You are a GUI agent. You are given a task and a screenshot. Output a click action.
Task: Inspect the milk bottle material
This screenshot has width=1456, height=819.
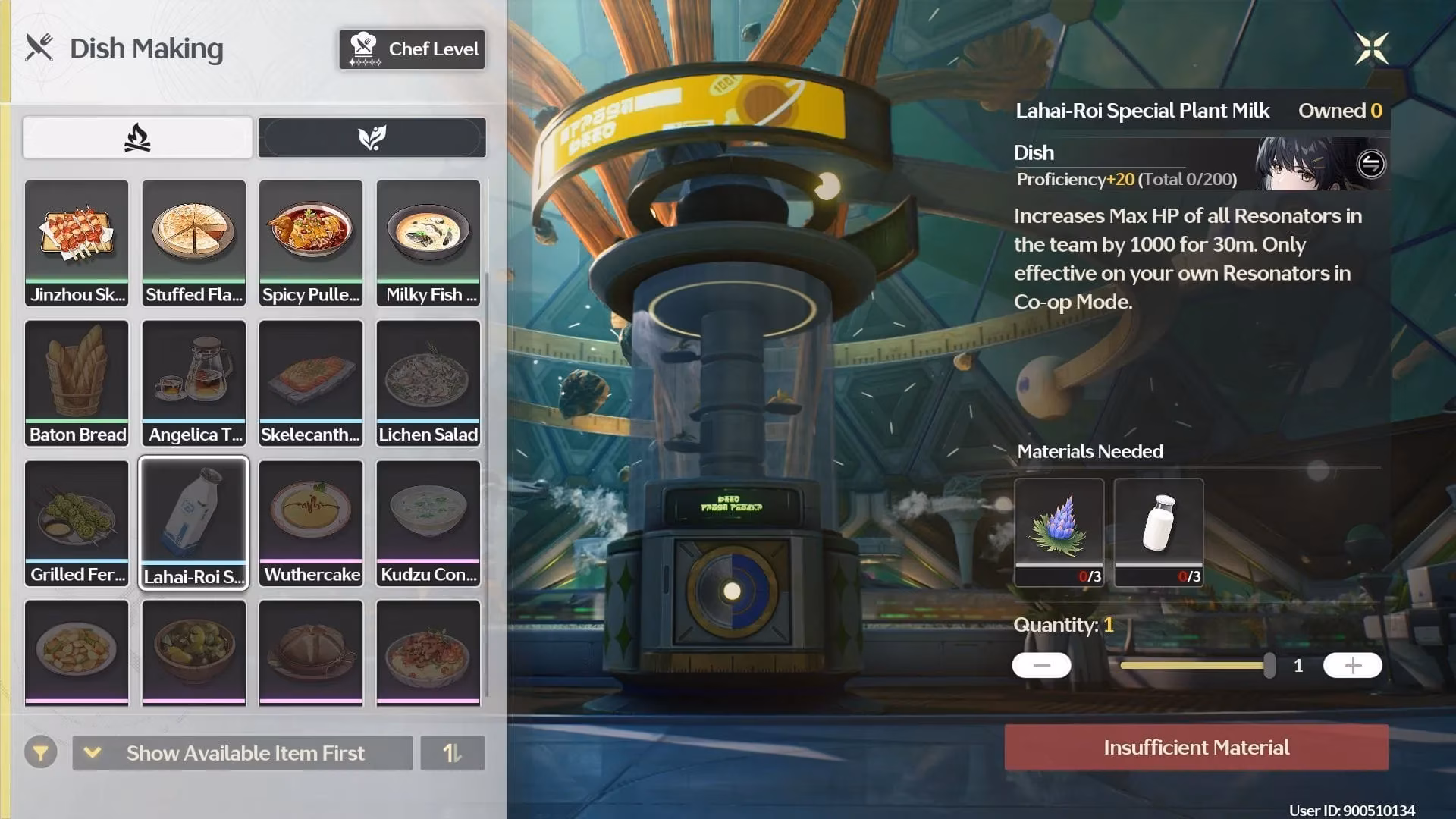1158,531
